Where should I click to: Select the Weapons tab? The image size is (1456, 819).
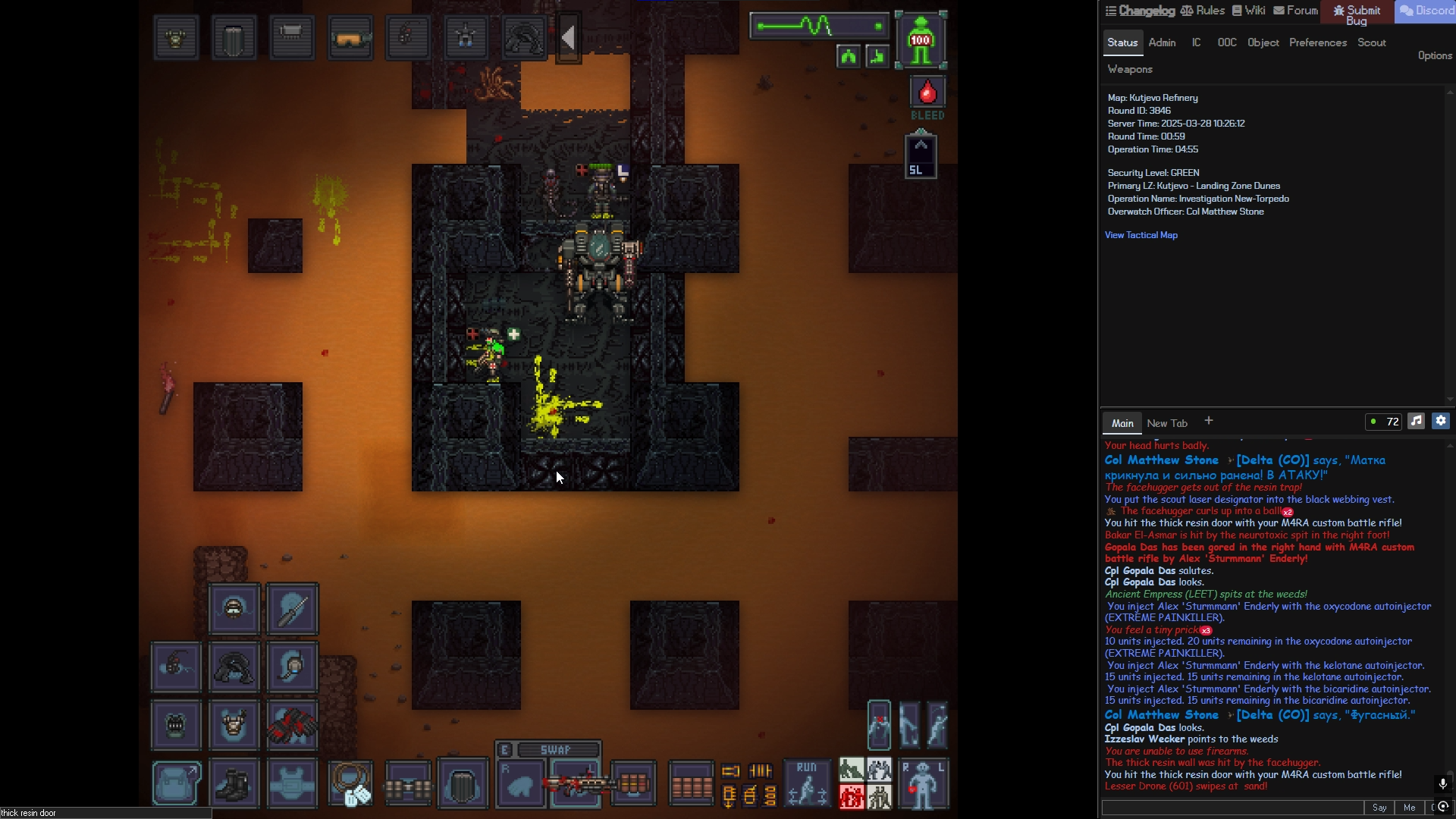tap(1129, 69)
